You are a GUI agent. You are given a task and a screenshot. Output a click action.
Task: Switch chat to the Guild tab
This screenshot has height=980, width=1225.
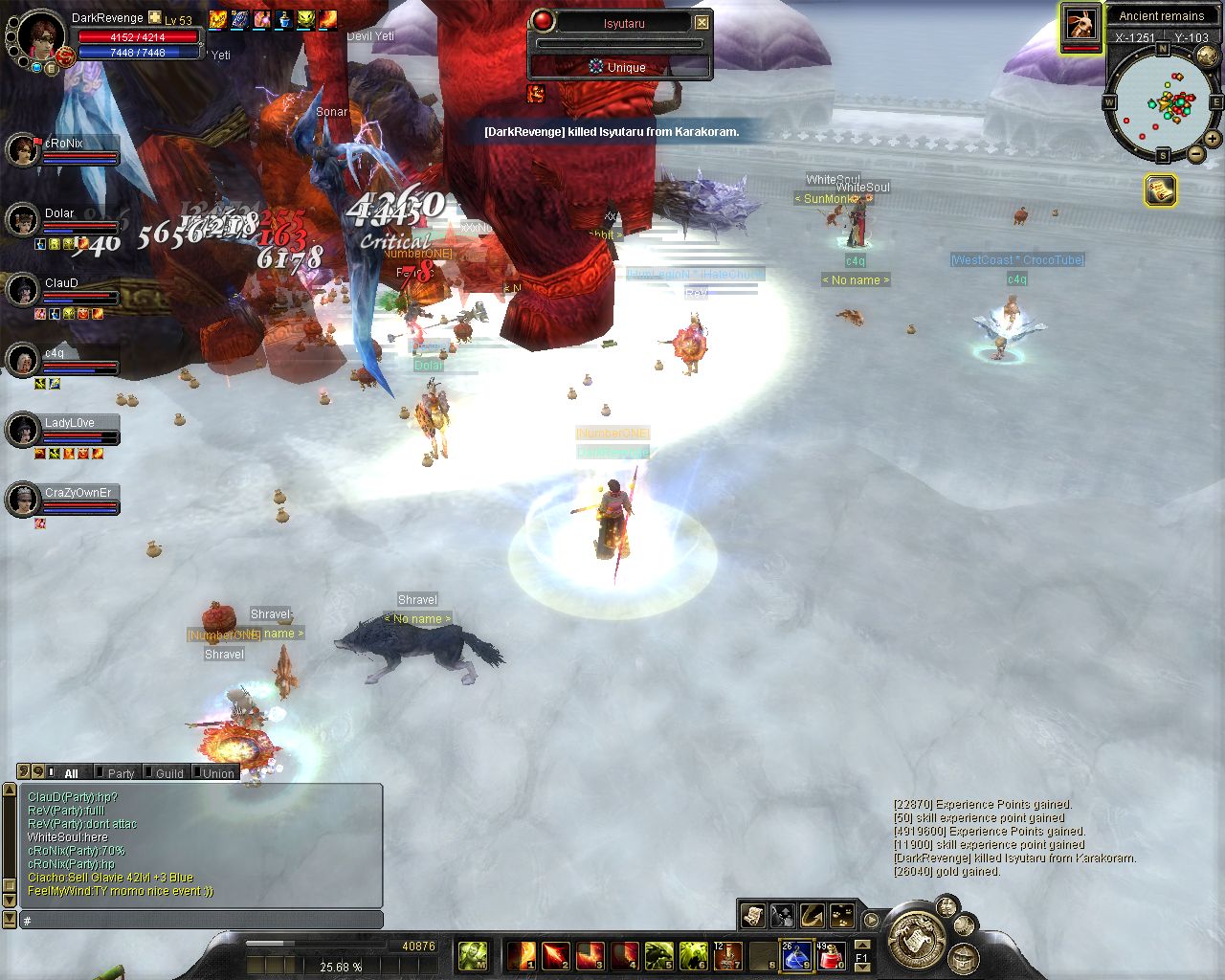(x=169, y=773)
